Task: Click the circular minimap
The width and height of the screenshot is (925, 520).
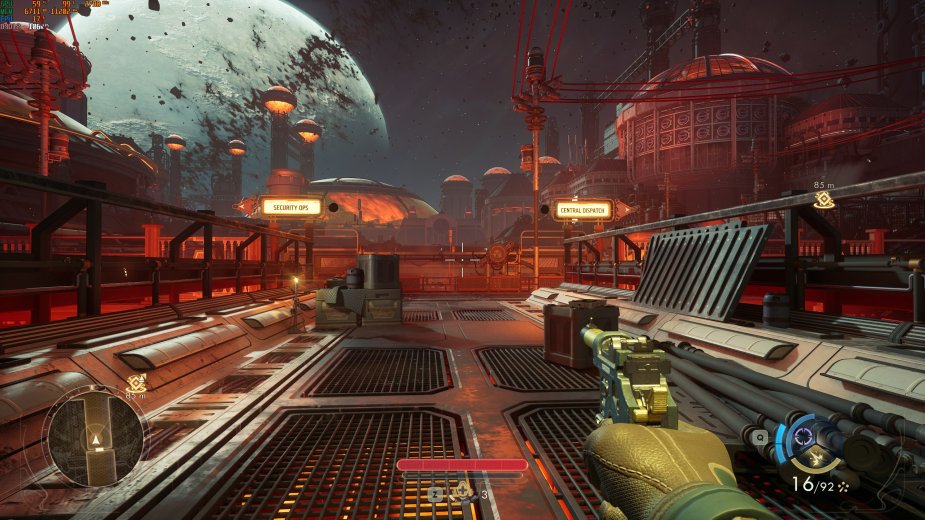Action: (96, 437)
